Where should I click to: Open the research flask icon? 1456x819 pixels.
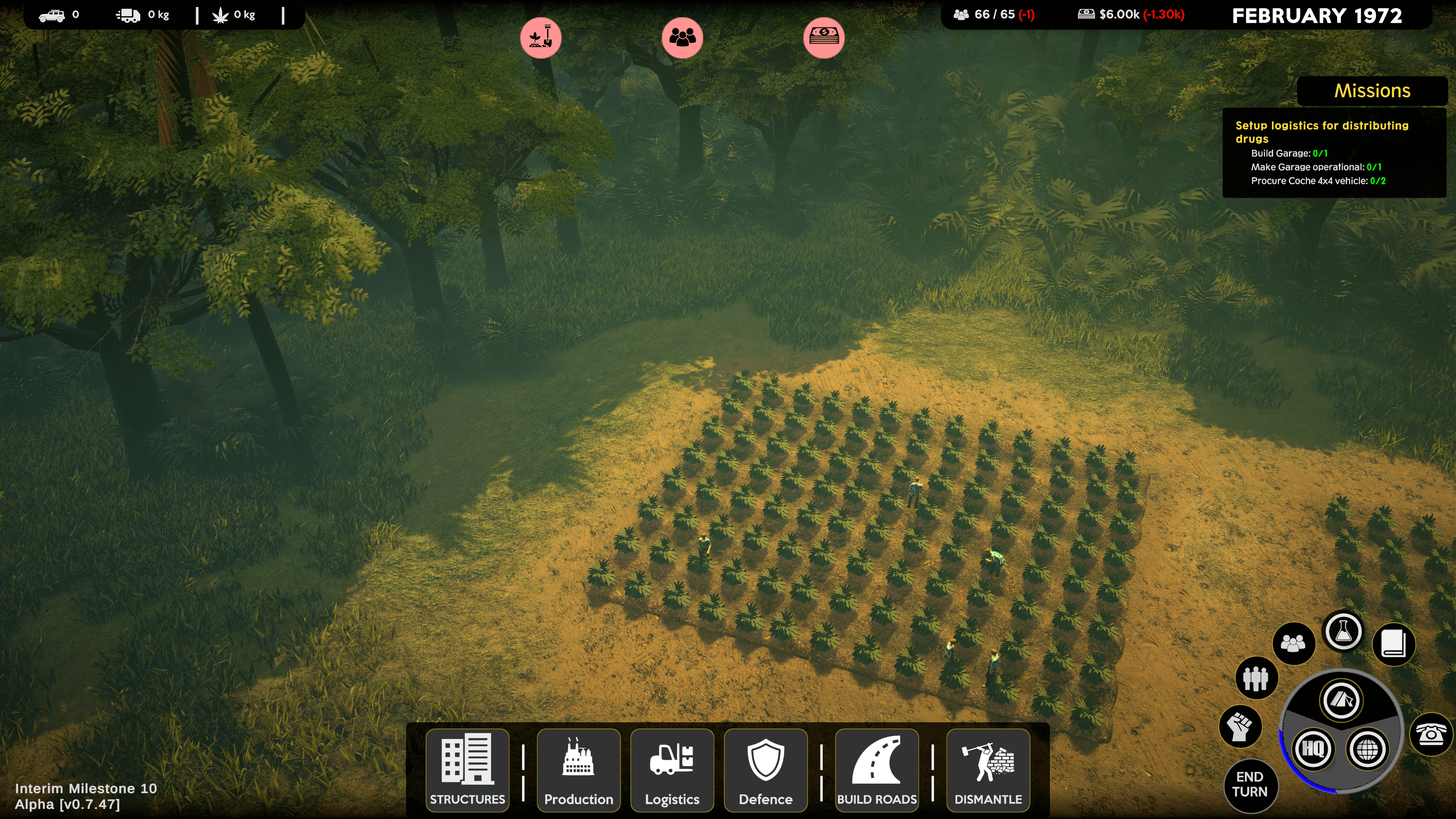point(1343,631)
